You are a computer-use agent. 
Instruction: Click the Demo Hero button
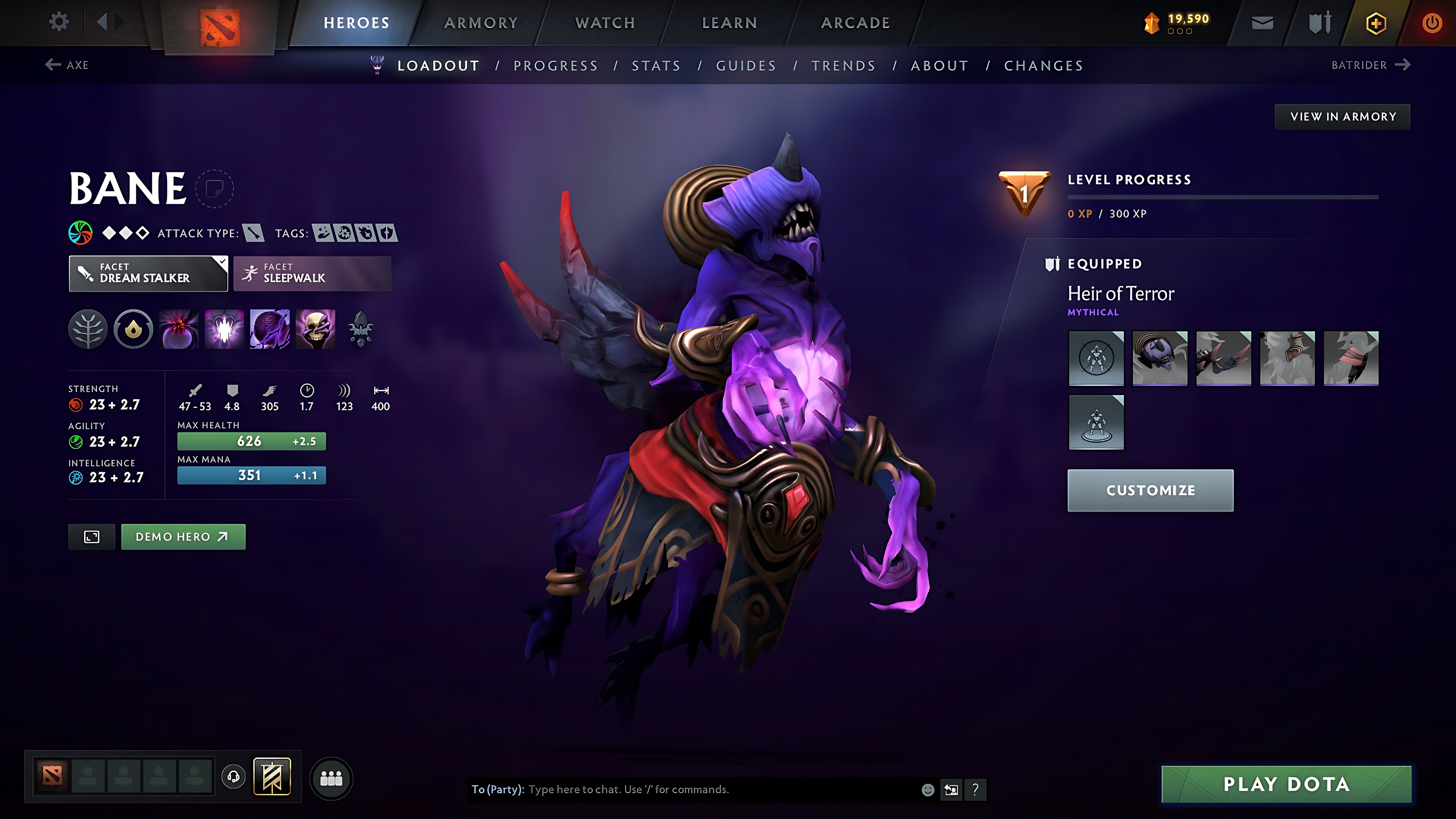(x=183, y=536)
